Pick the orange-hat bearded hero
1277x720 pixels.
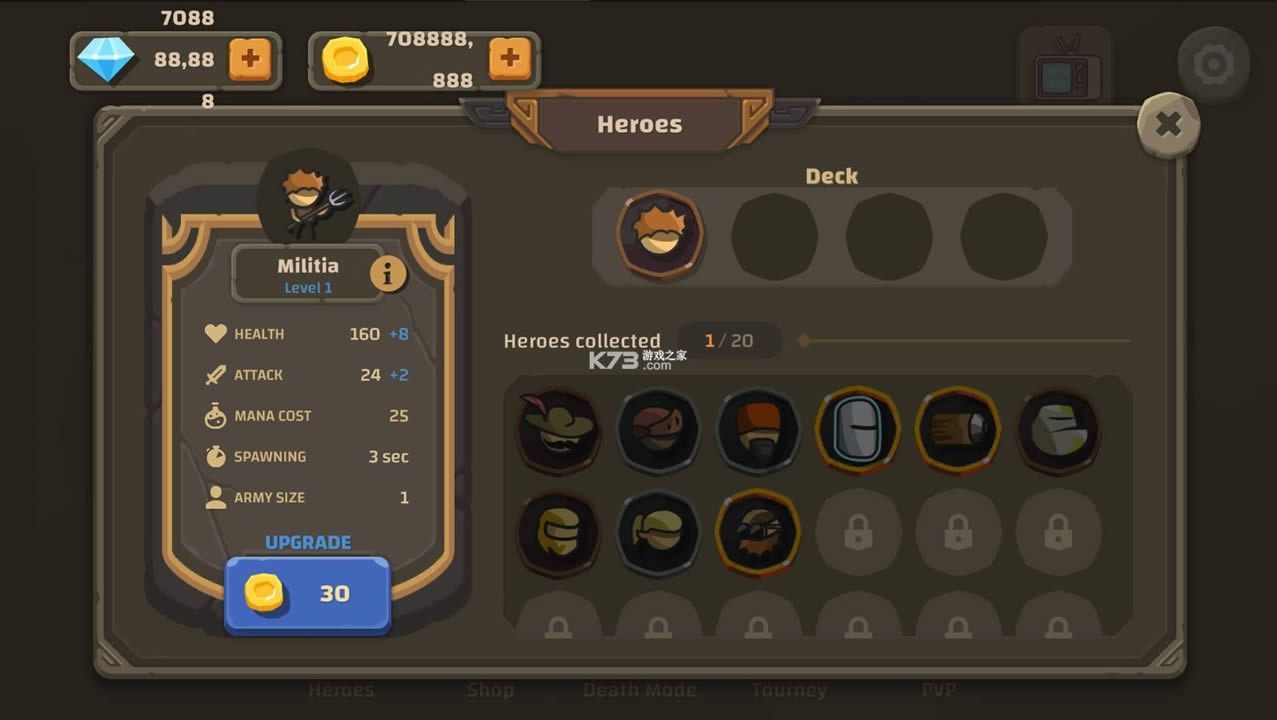[758, 431]
